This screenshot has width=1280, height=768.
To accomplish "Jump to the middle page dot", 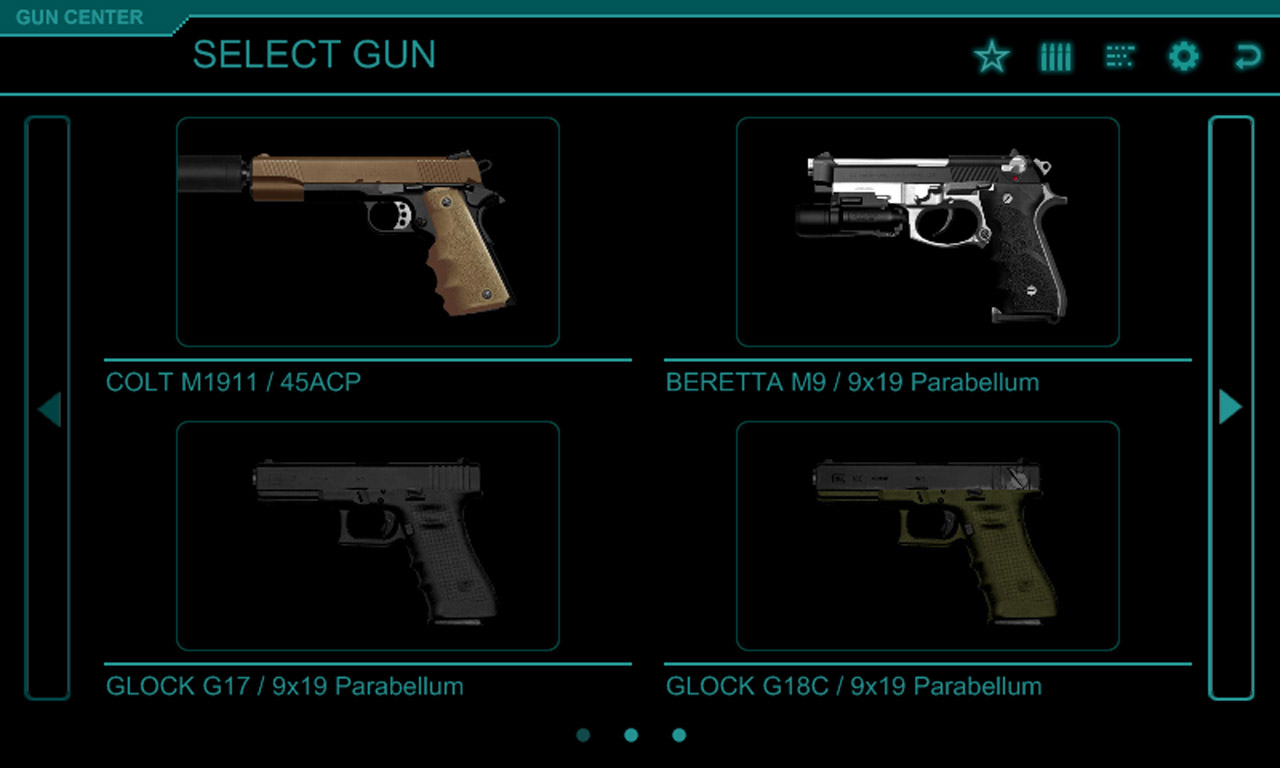I will pos(631,735).
